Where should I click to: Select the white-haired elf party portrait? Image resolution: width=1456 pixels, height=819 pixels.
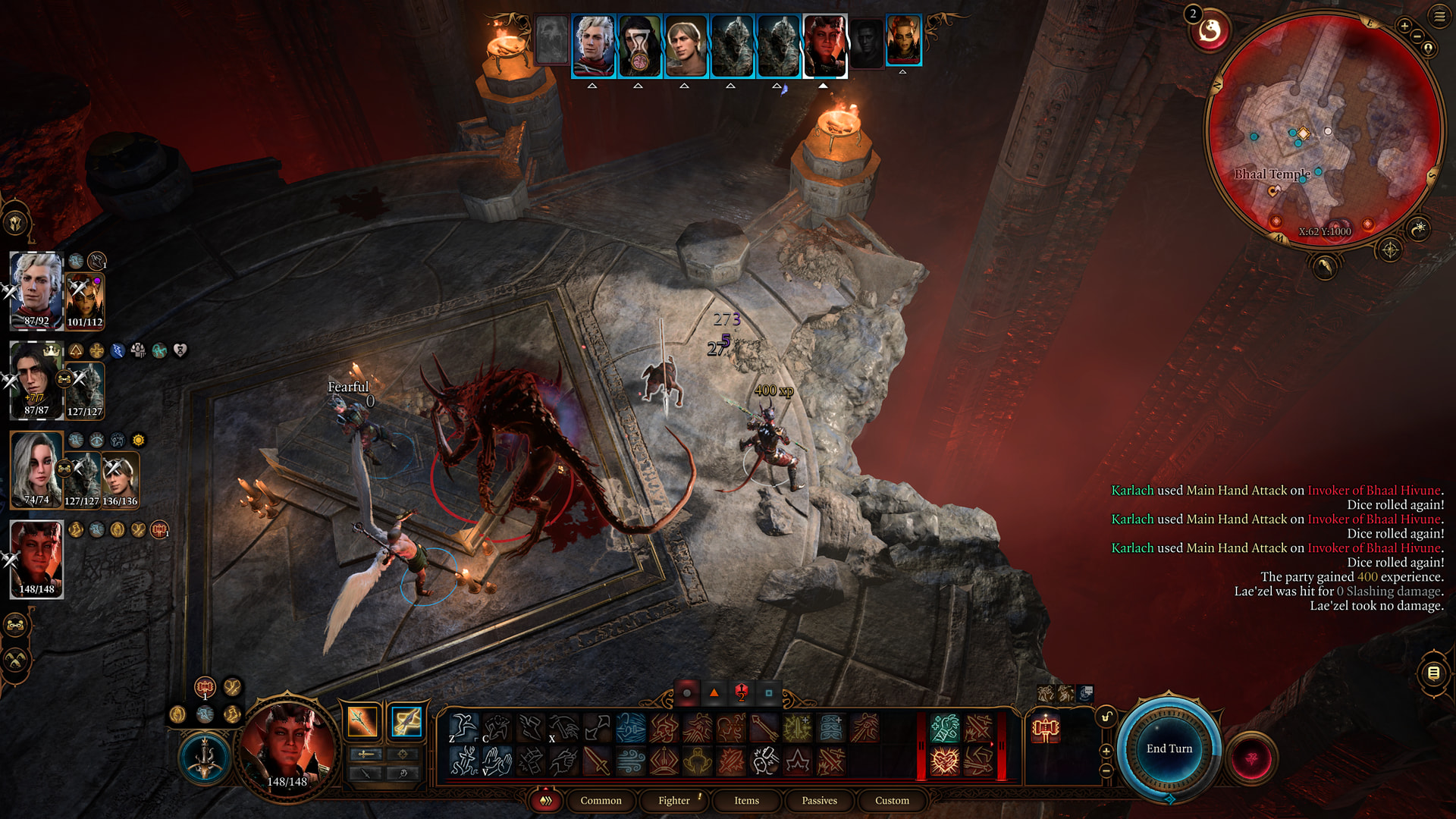point(36,290)
